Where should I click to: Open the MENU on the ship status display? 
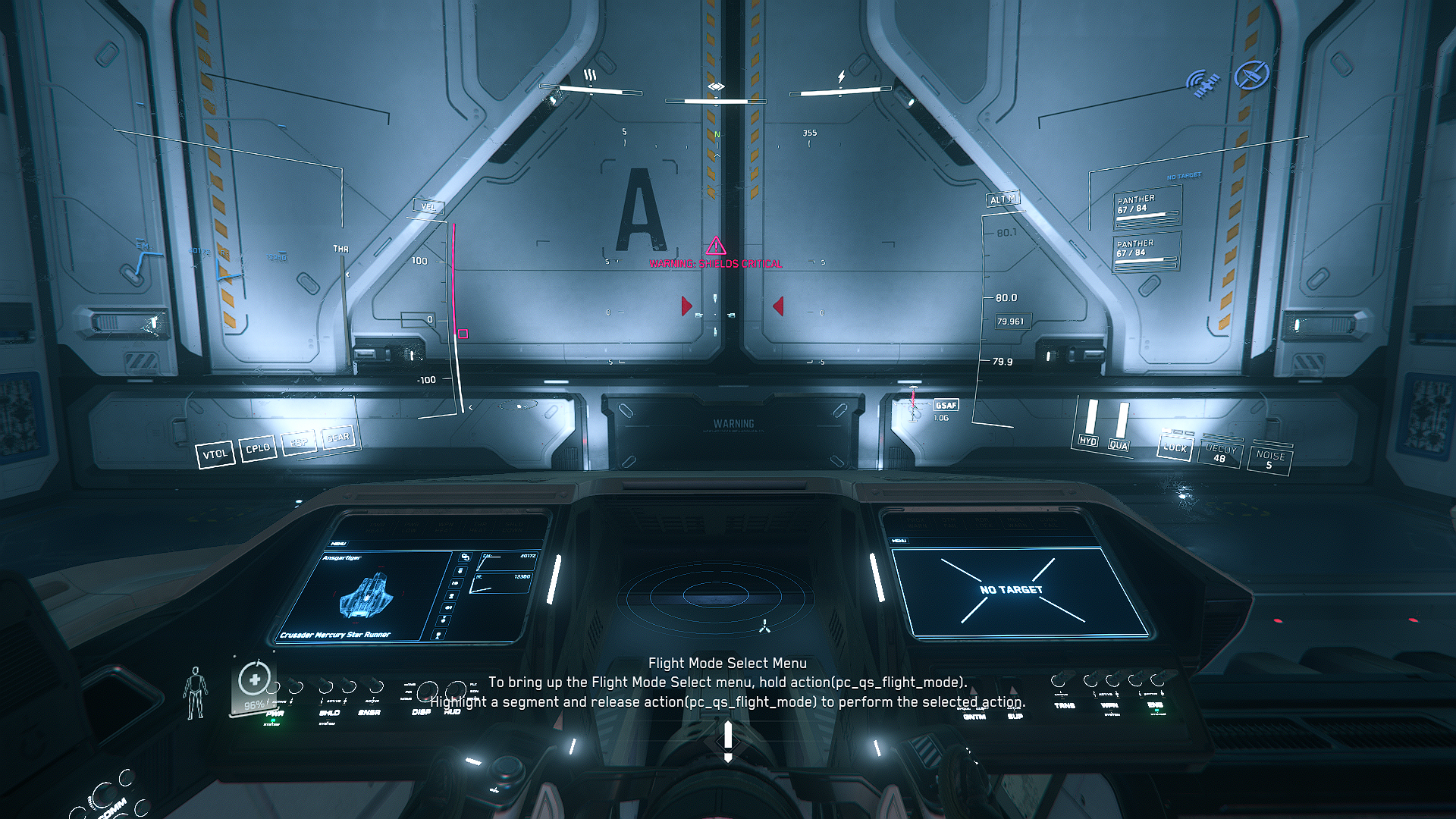[x=339, y=544]
